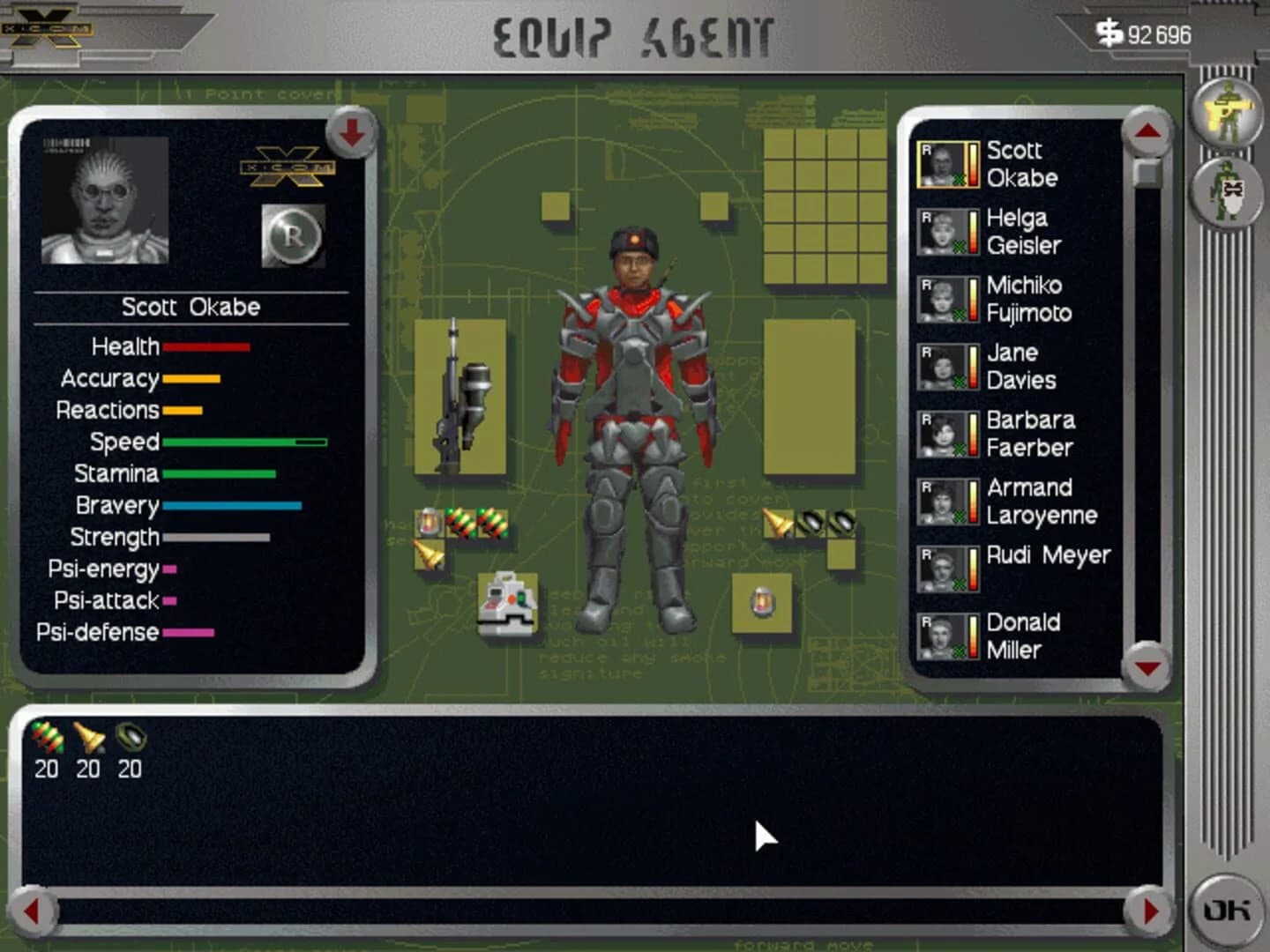Screen dimensions: 1270x952
Task: Select the sniper rifle in the hand slot
Action: (x=458, y=397)
